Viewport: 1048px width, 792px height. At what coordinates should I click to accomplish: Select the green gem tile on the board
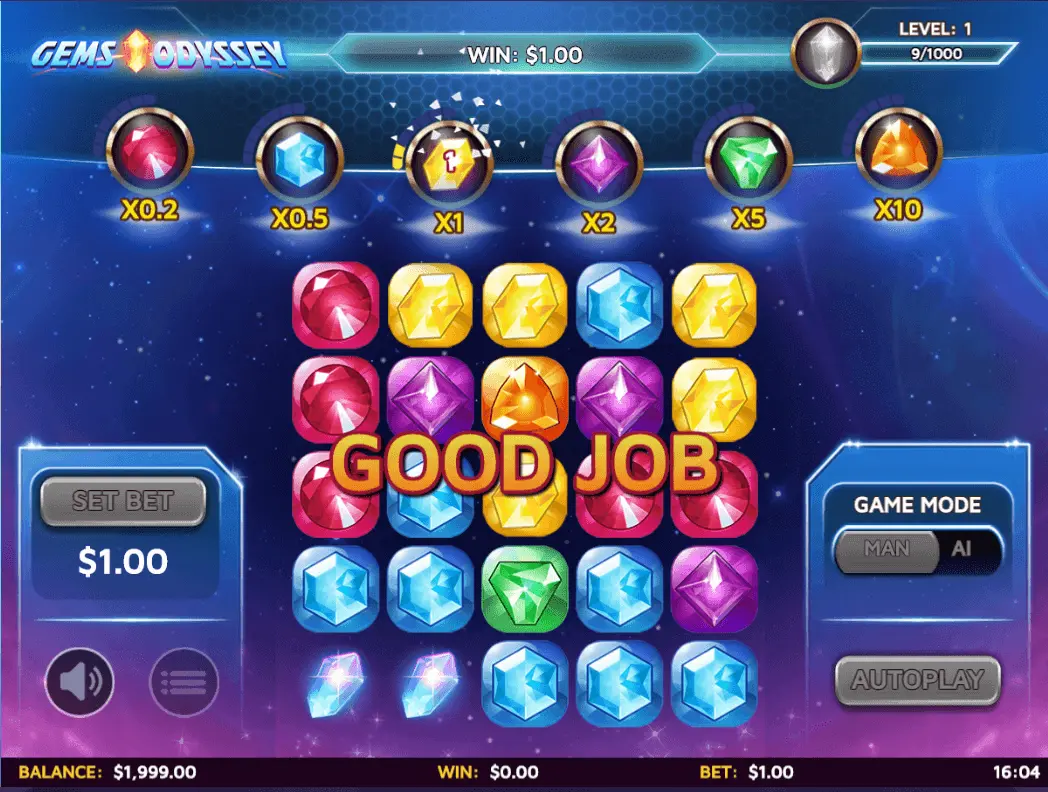pos(524,589)
